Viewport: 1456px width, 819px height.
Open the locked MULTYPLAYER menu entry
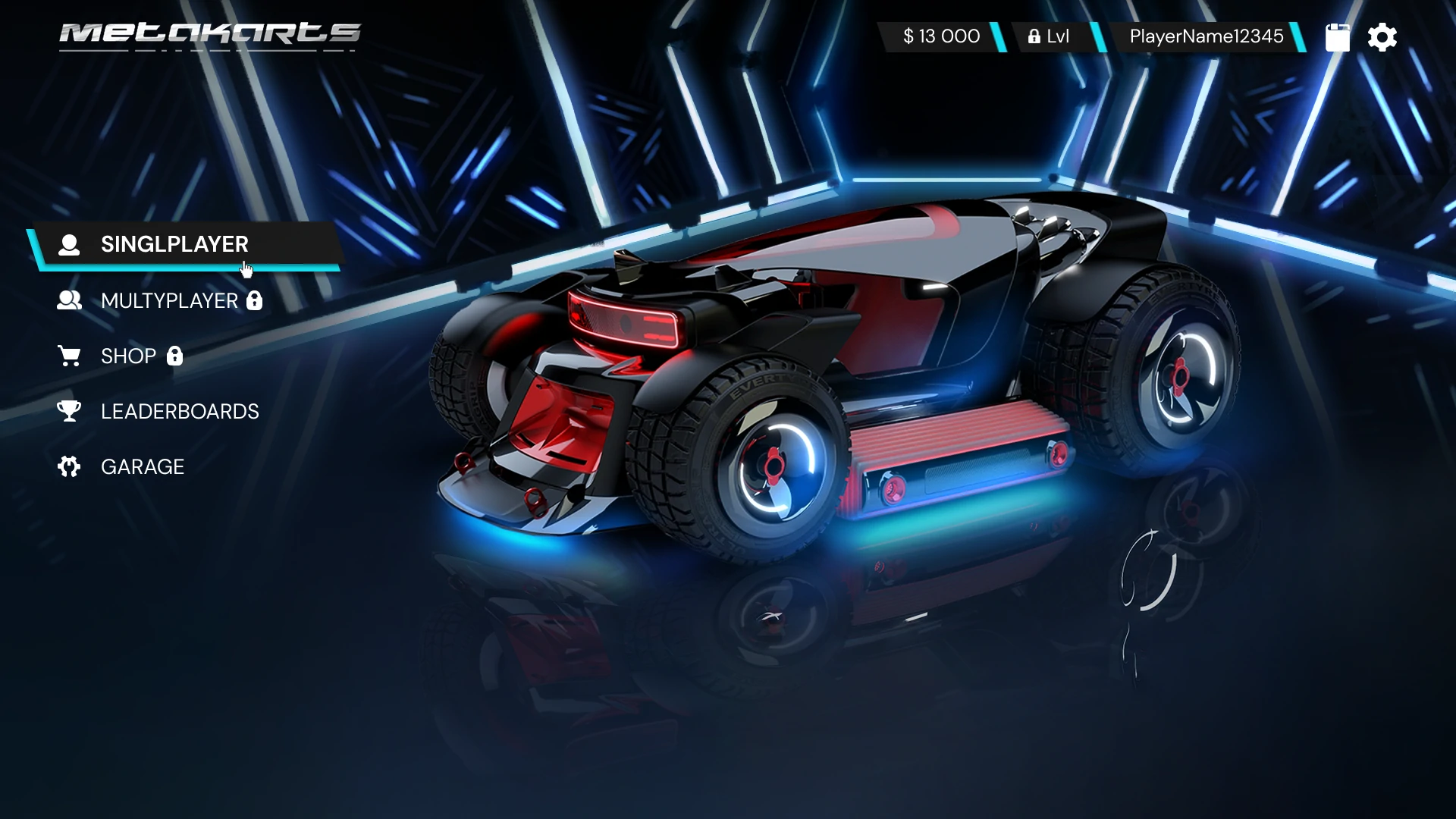click(169, 301)
